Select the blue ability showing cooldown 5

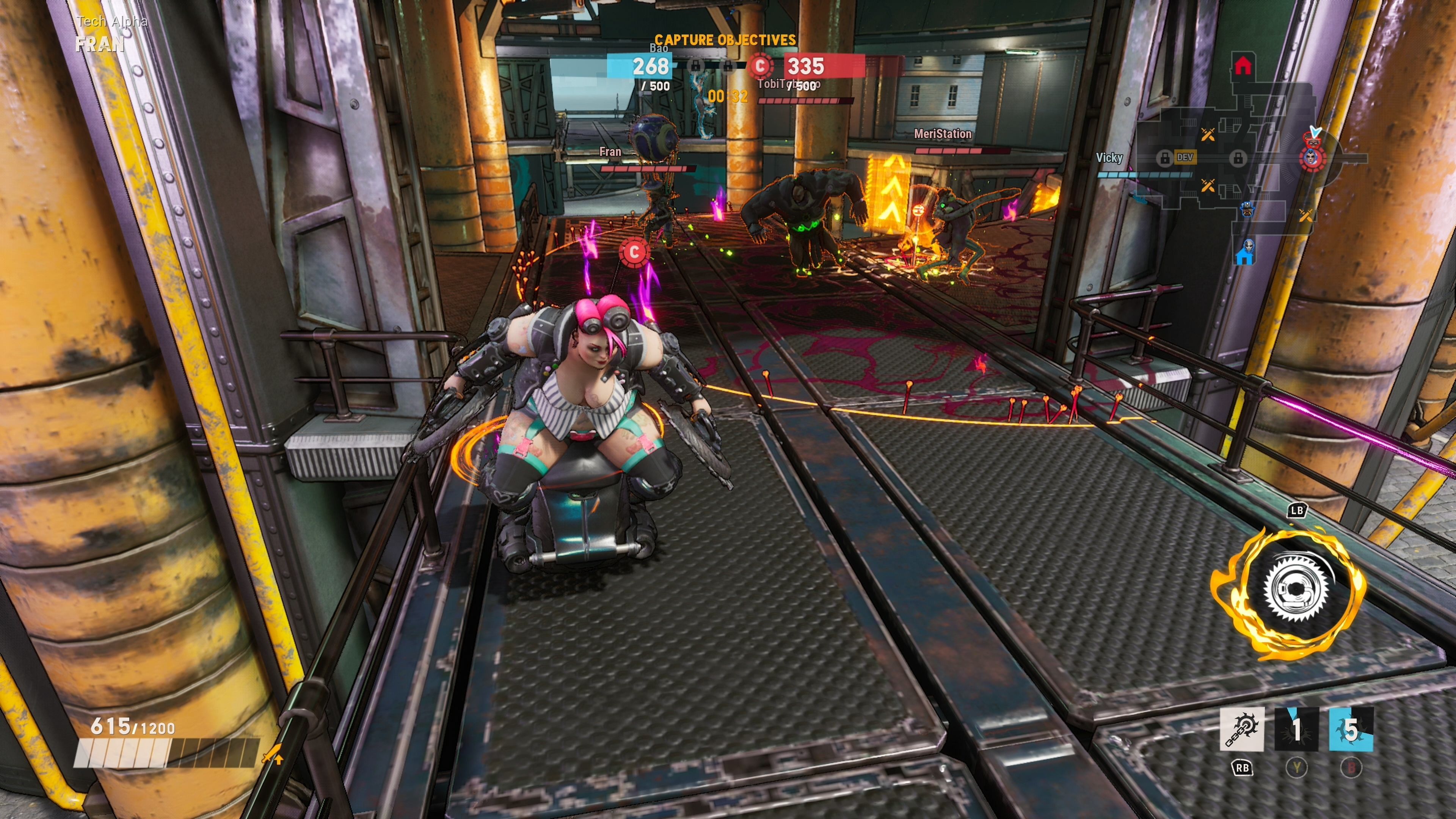tap(1351, 729)
